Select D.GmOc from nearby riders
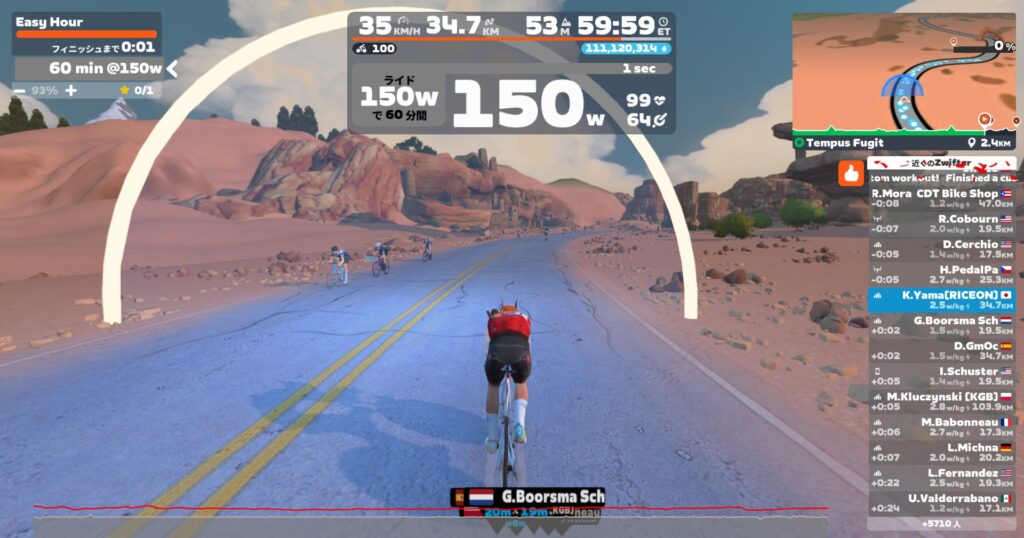Screen dimensions: 1024x538 [942, 351]
